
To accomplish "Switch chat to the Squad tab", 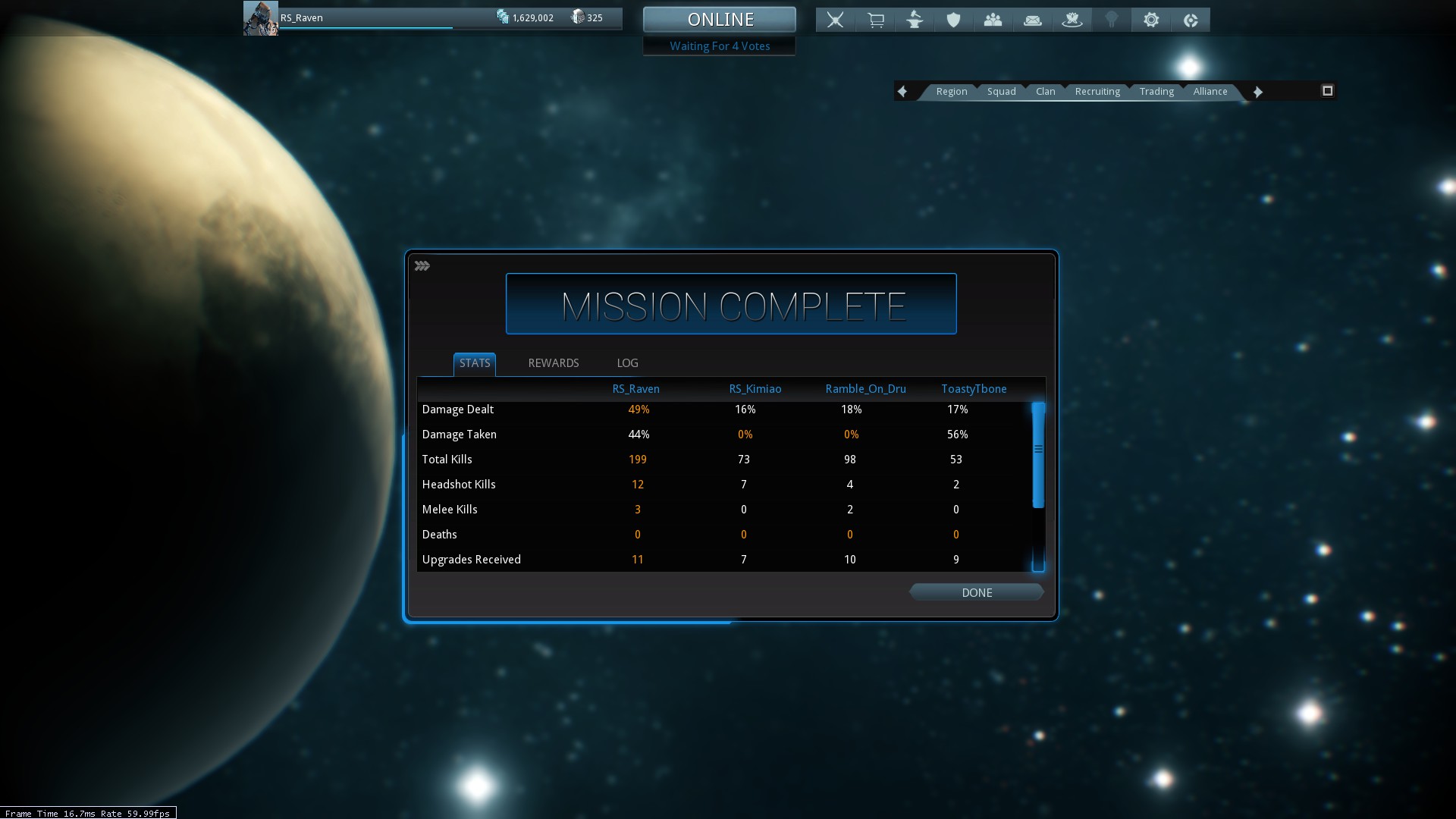I will pos(1001,92).
